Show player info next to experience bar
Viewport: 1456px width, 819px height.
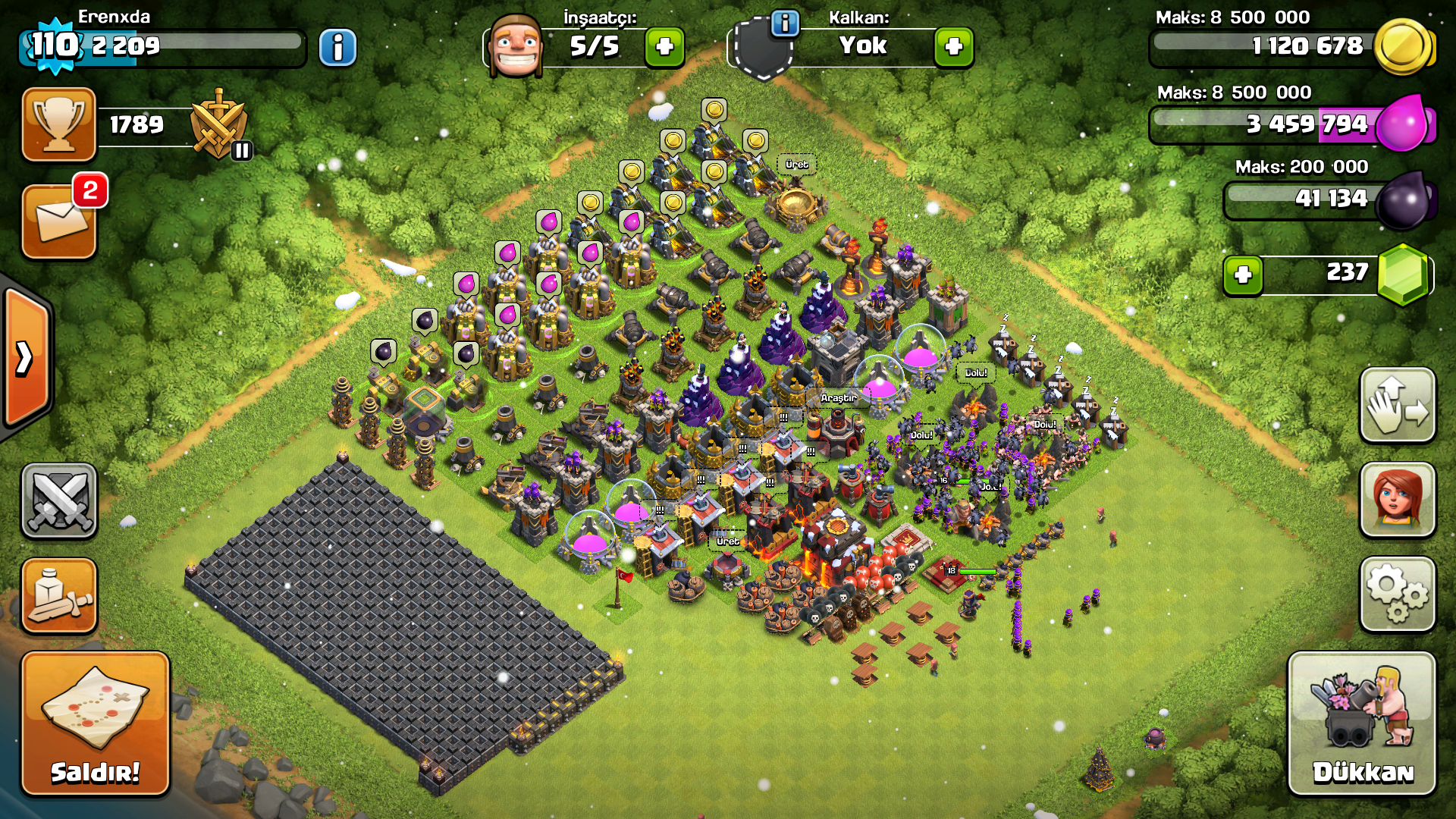point(337,48)
